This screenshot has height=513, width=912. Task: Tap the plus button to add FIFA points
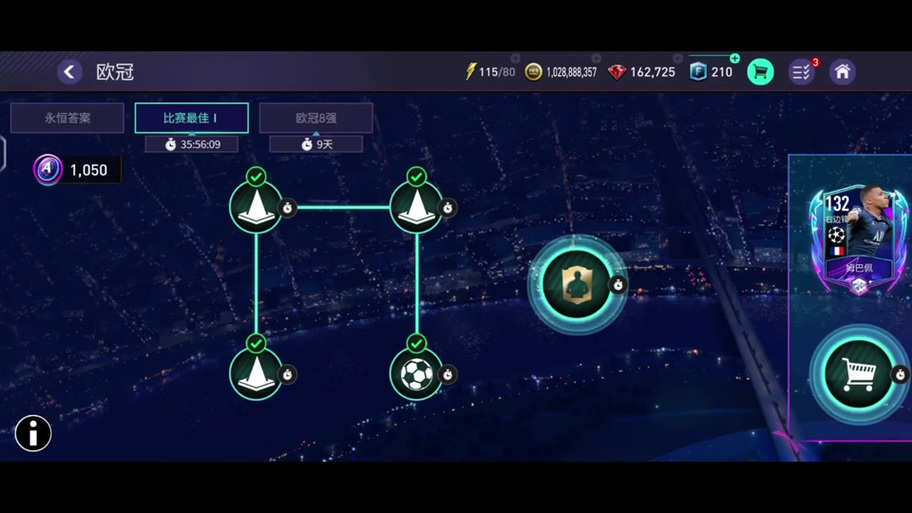[735, 59]
